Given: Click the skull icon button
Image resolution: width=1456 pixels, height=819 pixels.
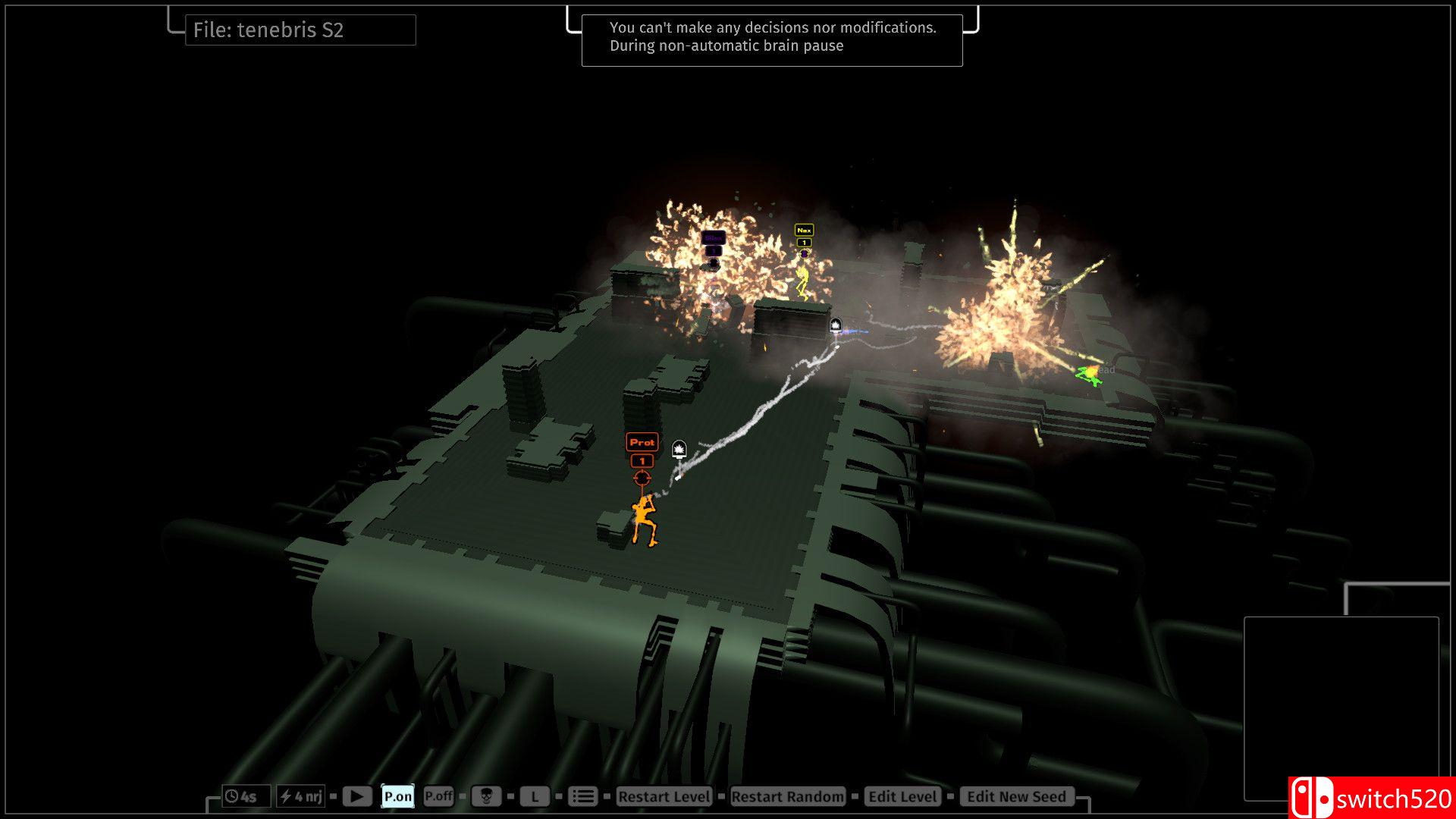Looking at the screenshot, I should pos(486,796).
